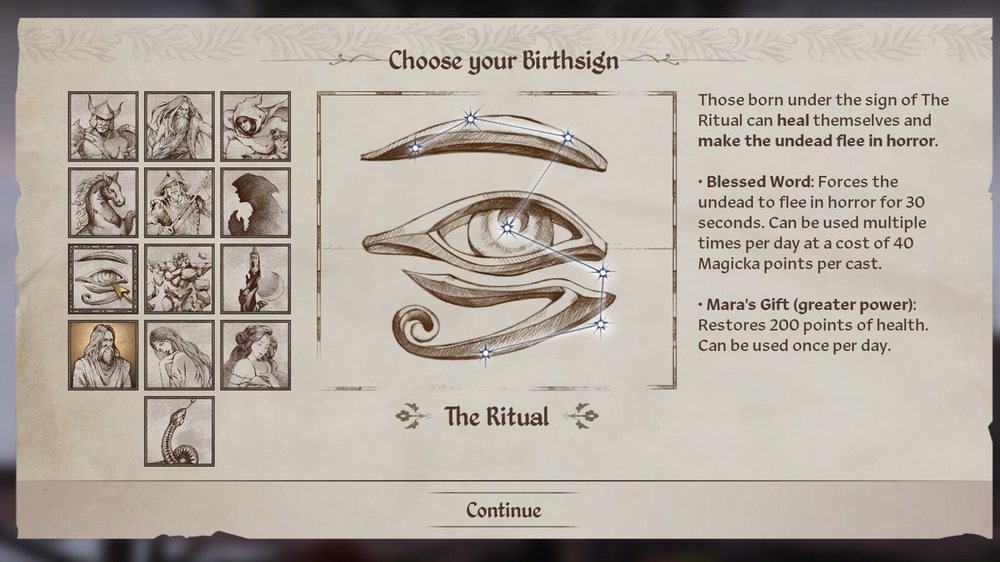This screenshot has height=562, width=1000.
Task: Select the dark shadow silhouette birthsign
Action: tap(255, 203)
